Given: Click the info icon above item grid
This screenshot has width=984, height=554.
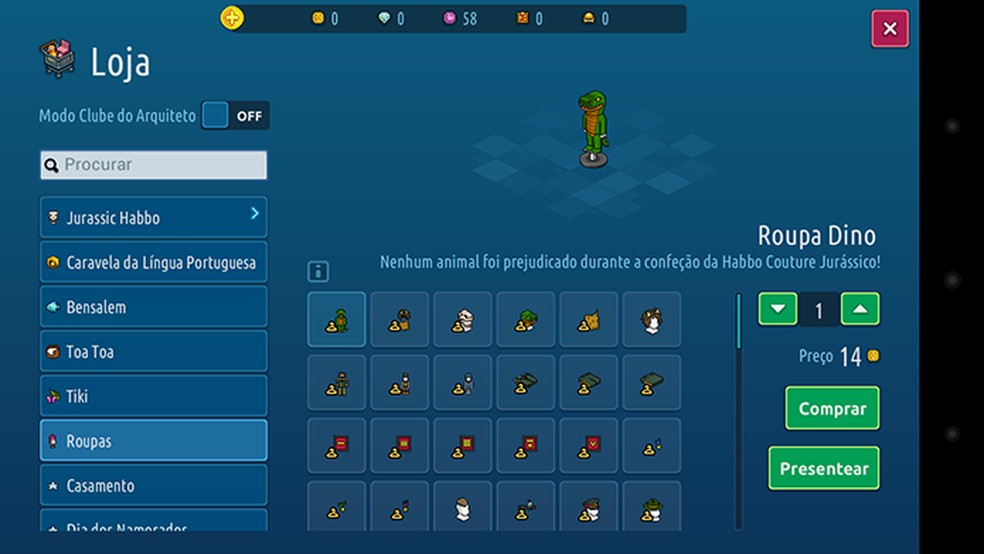Looking at the screenshot, I should click(x=318, y=272).
